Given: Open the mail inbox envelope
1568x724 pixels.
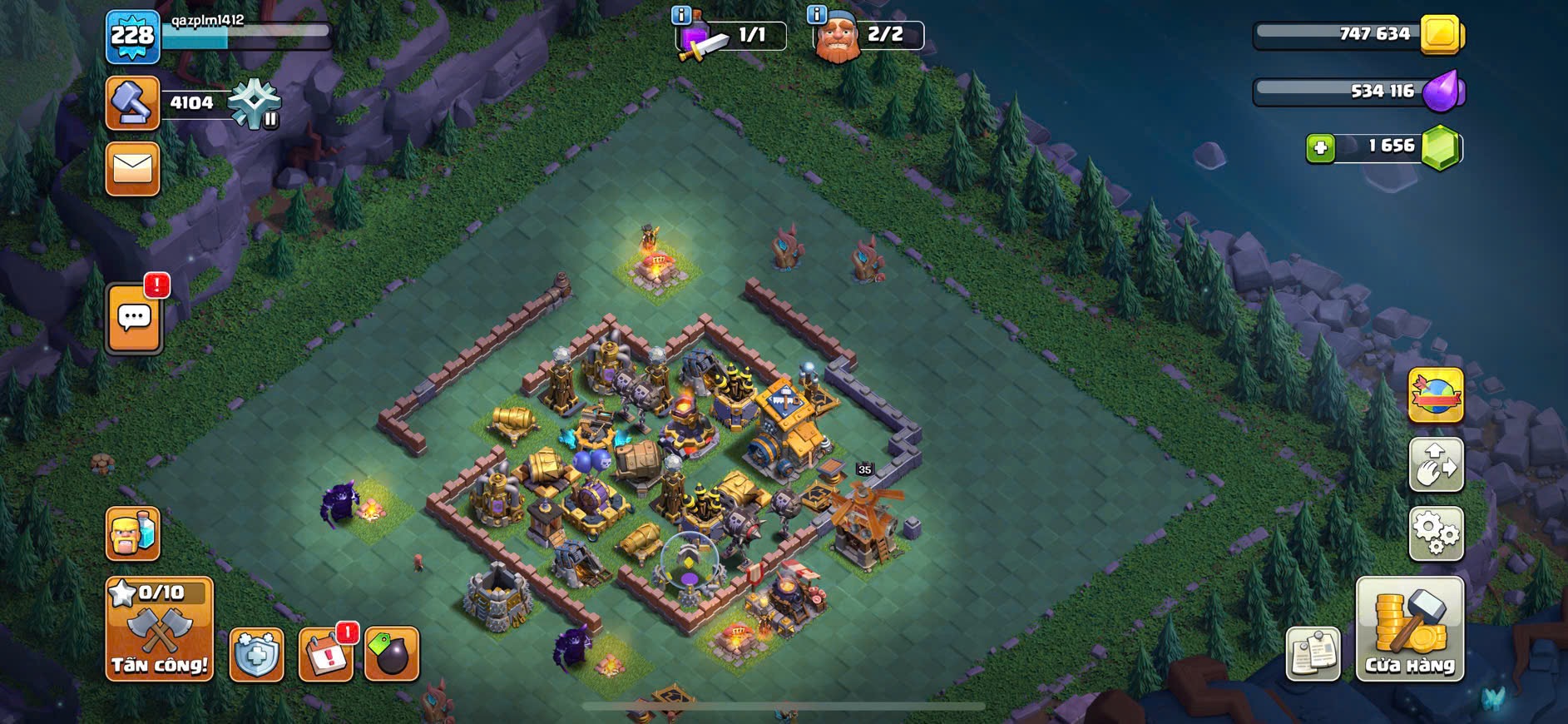Looking at the screenshot, I should (133, 169).
